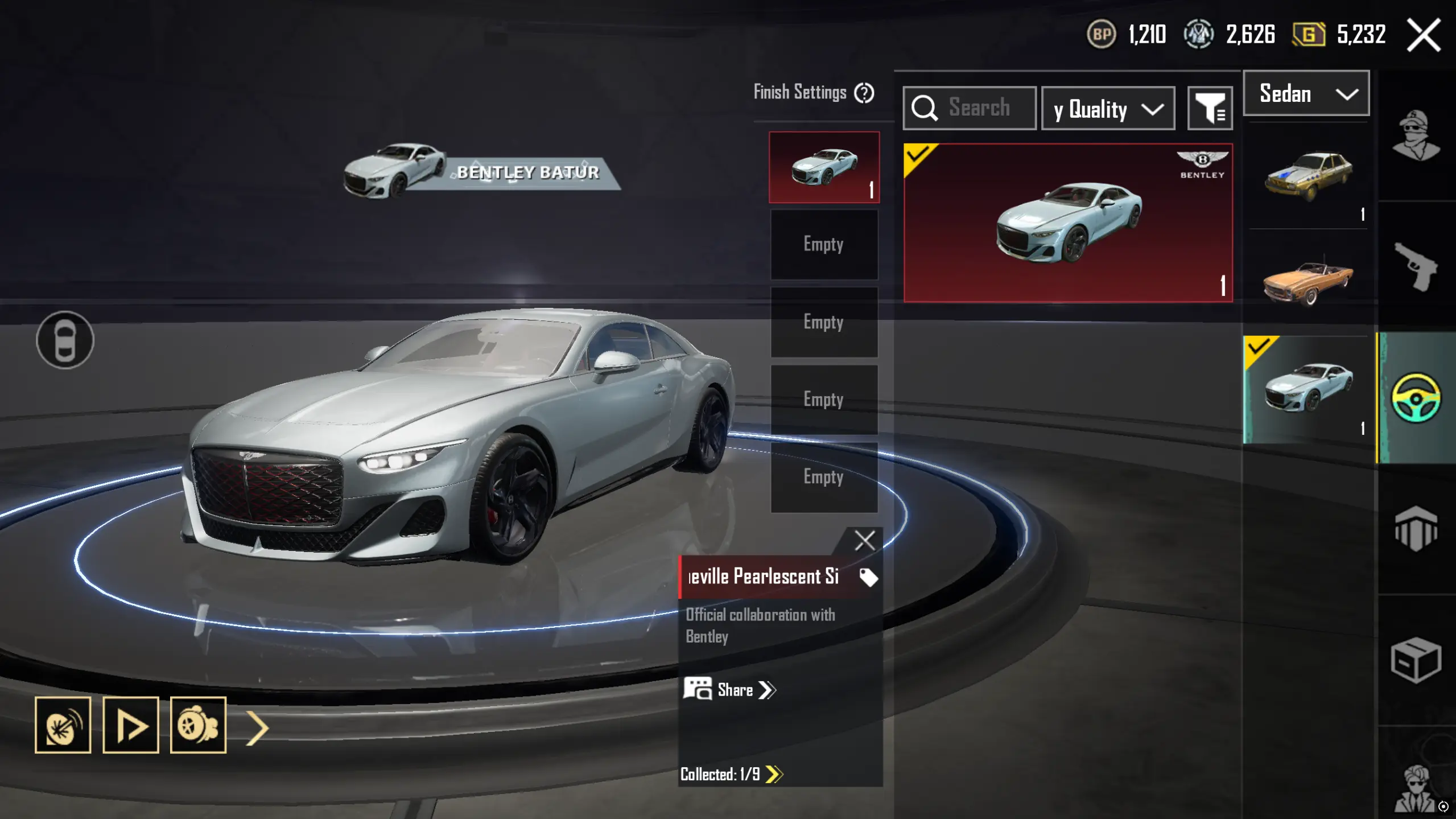Toggle the car top-view door button
The image size is (1456, 819).
click(x=65, y=340)
